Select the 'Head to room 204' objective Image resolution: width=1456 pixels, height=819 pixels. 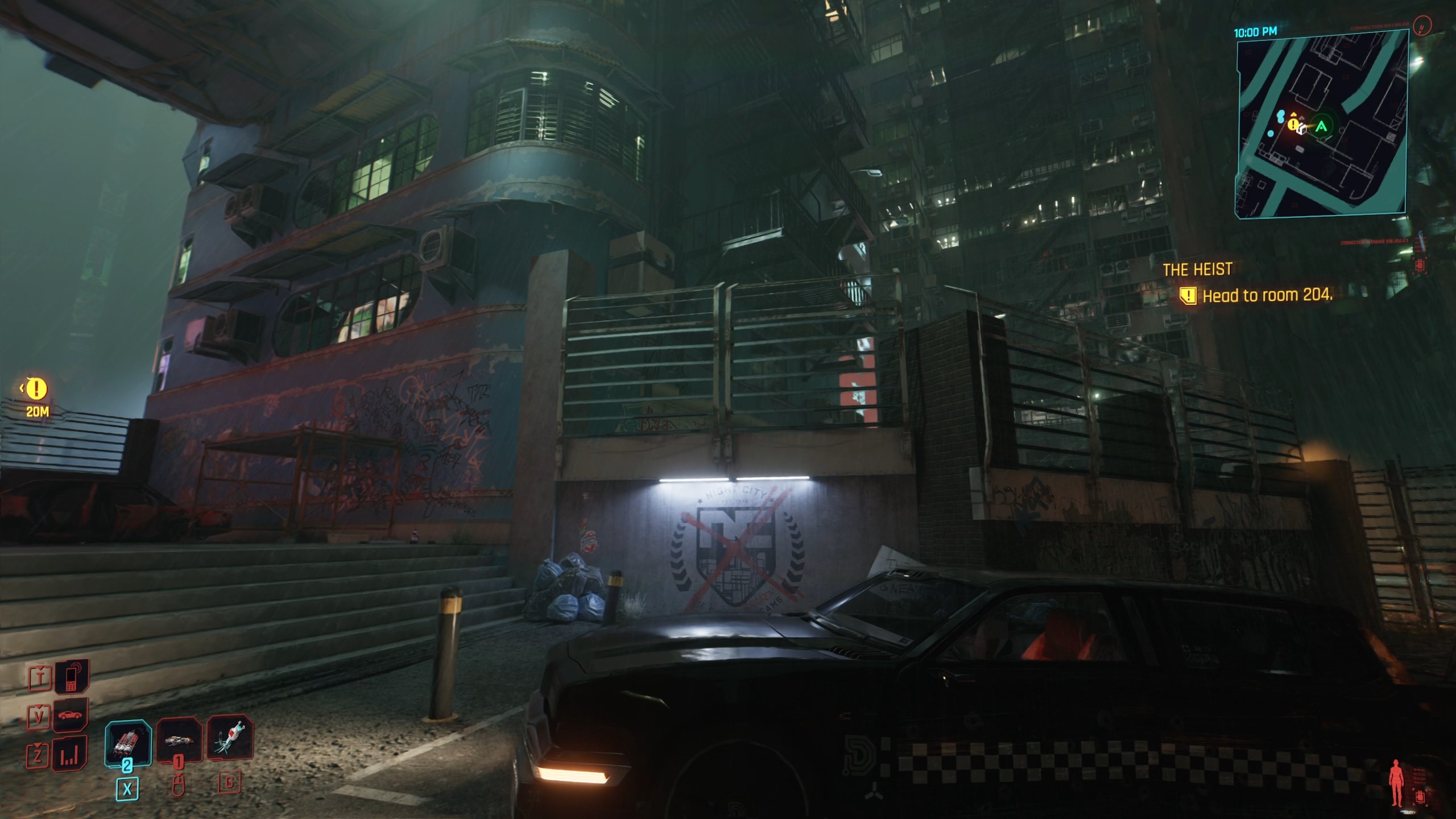click(x=1267, y=296)
